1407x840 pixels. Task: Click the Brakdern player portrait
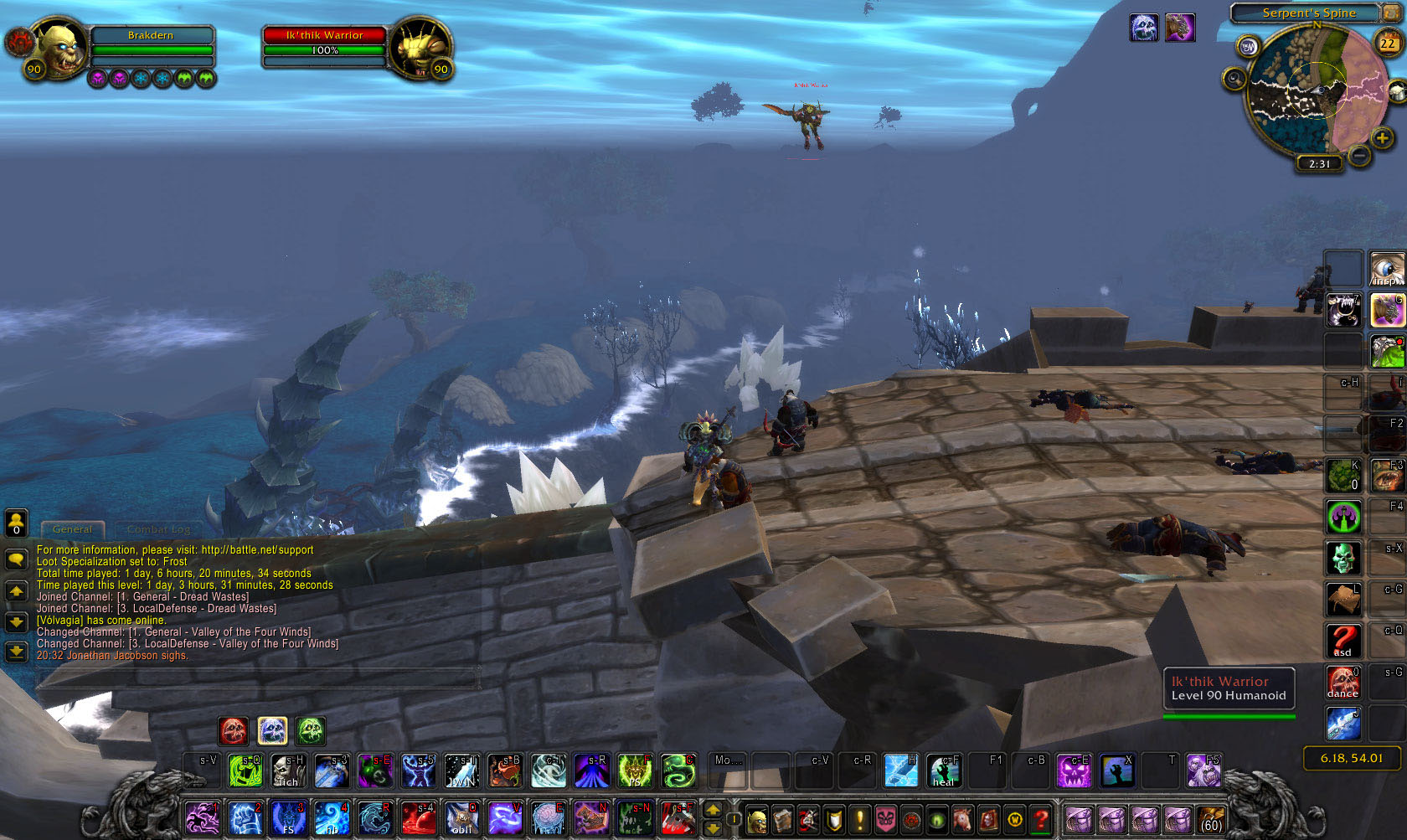(59, 49)
